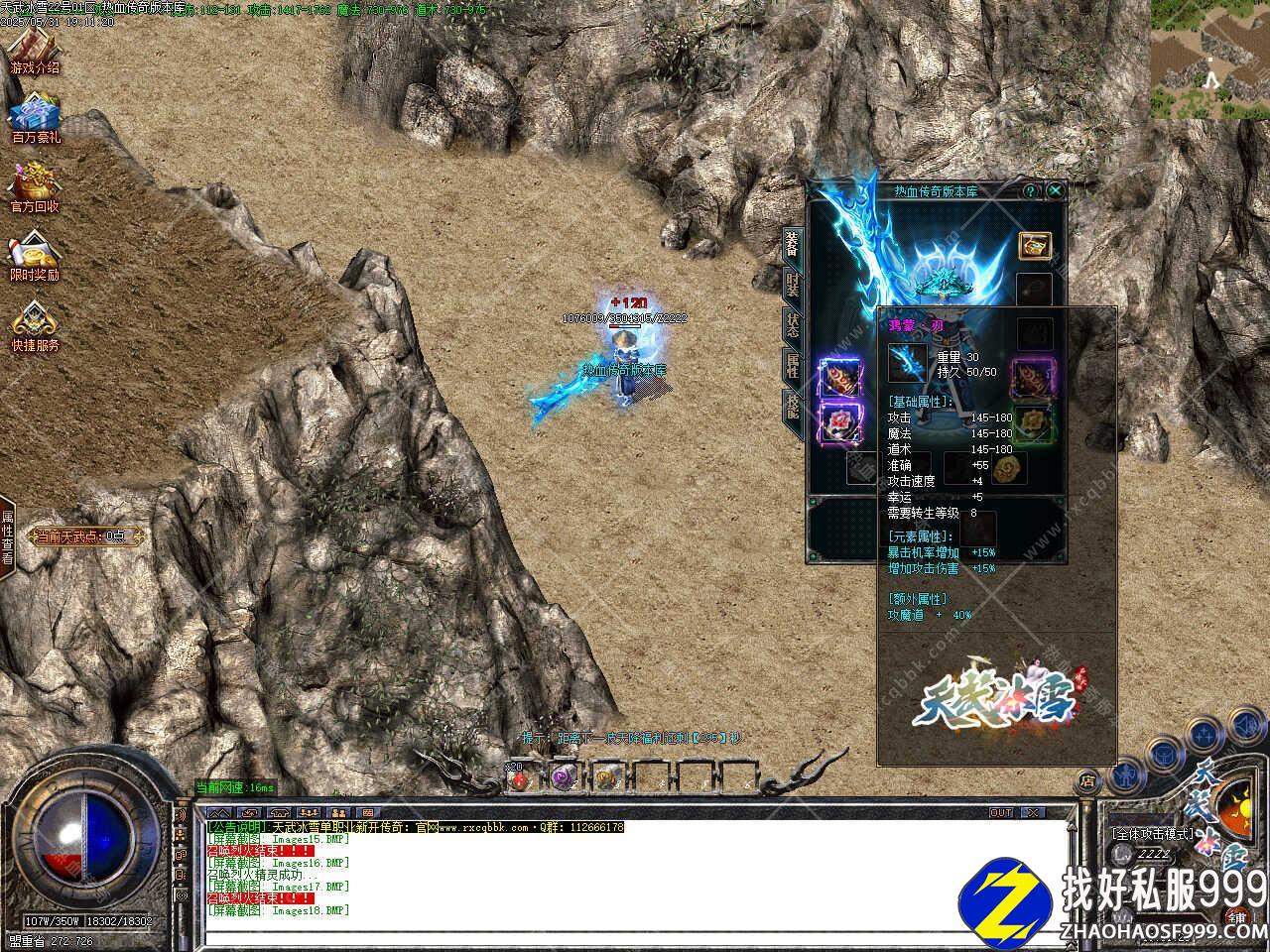The width and height of the screenshot is (1270, 952).
Task: Open the 百万豪礼 gift box icon
Action: (x=36, y=117)
